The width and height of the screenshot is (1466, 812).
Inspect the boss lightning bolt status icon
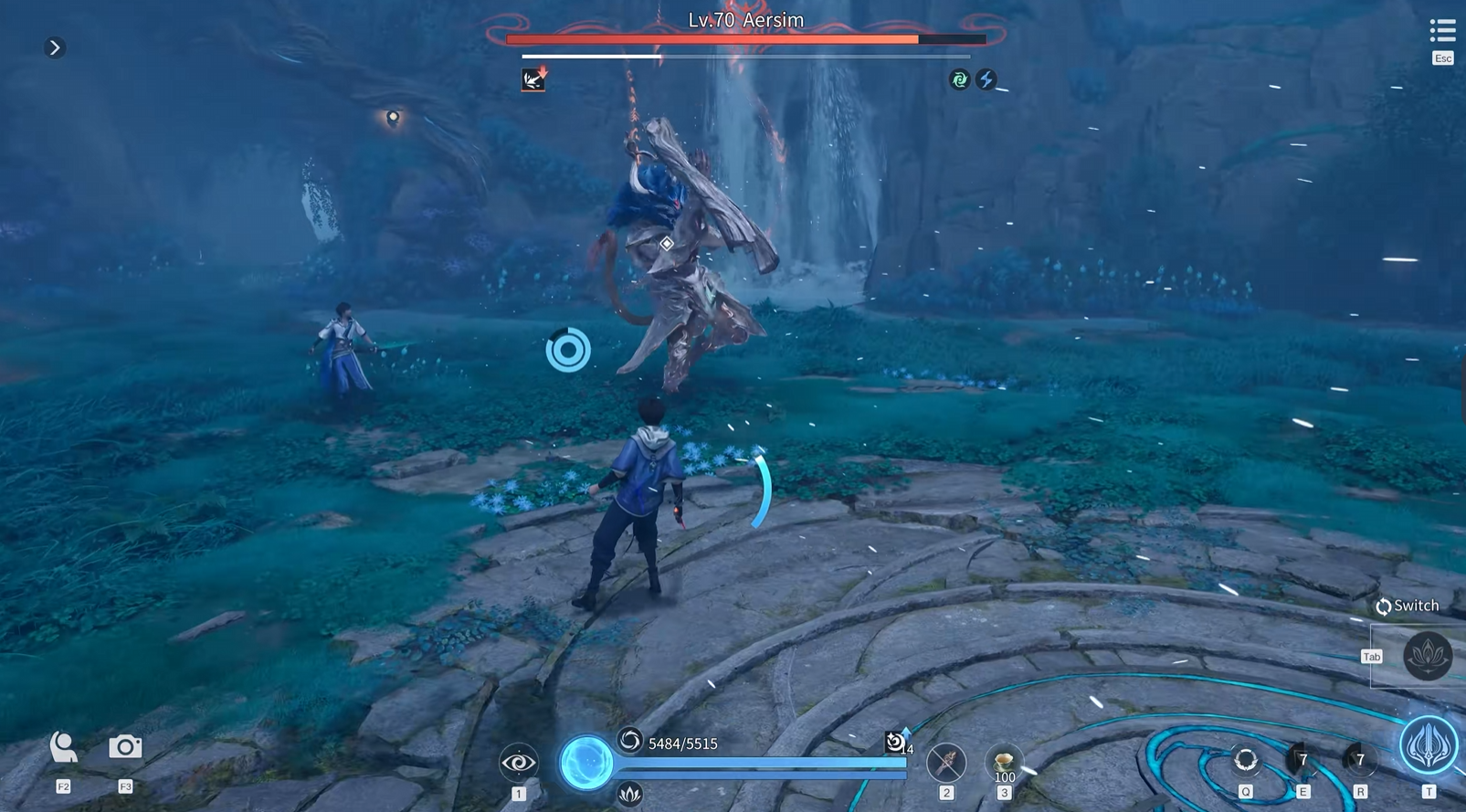point(986,79)
